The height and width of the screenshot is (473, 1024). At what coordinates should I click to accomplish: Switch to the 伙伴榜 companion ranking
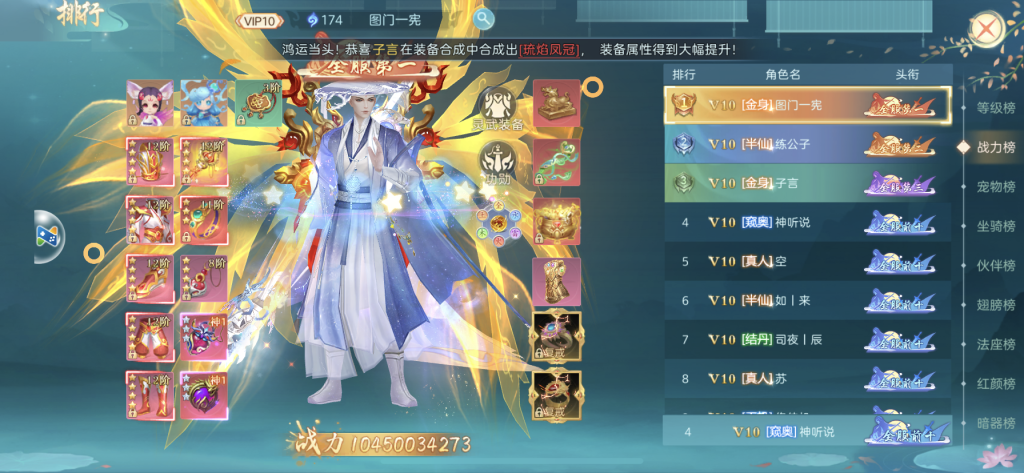(994, 265)
